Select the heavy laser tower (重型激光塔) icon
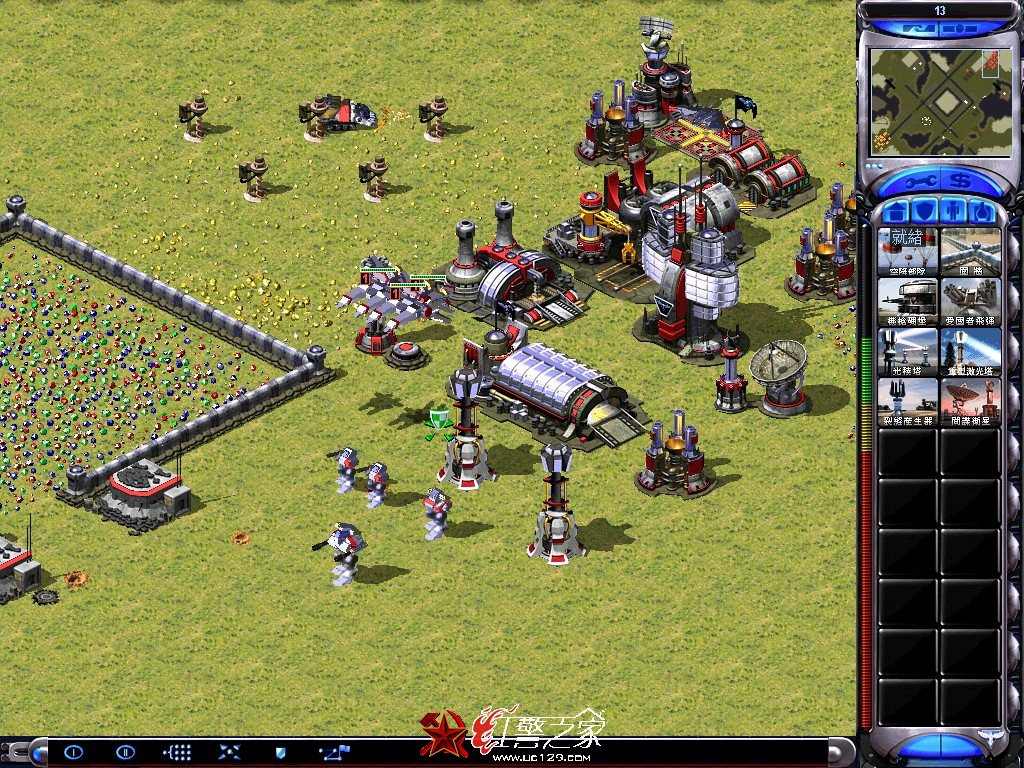Screen dimensions: 1024x768 click(970, 351)
